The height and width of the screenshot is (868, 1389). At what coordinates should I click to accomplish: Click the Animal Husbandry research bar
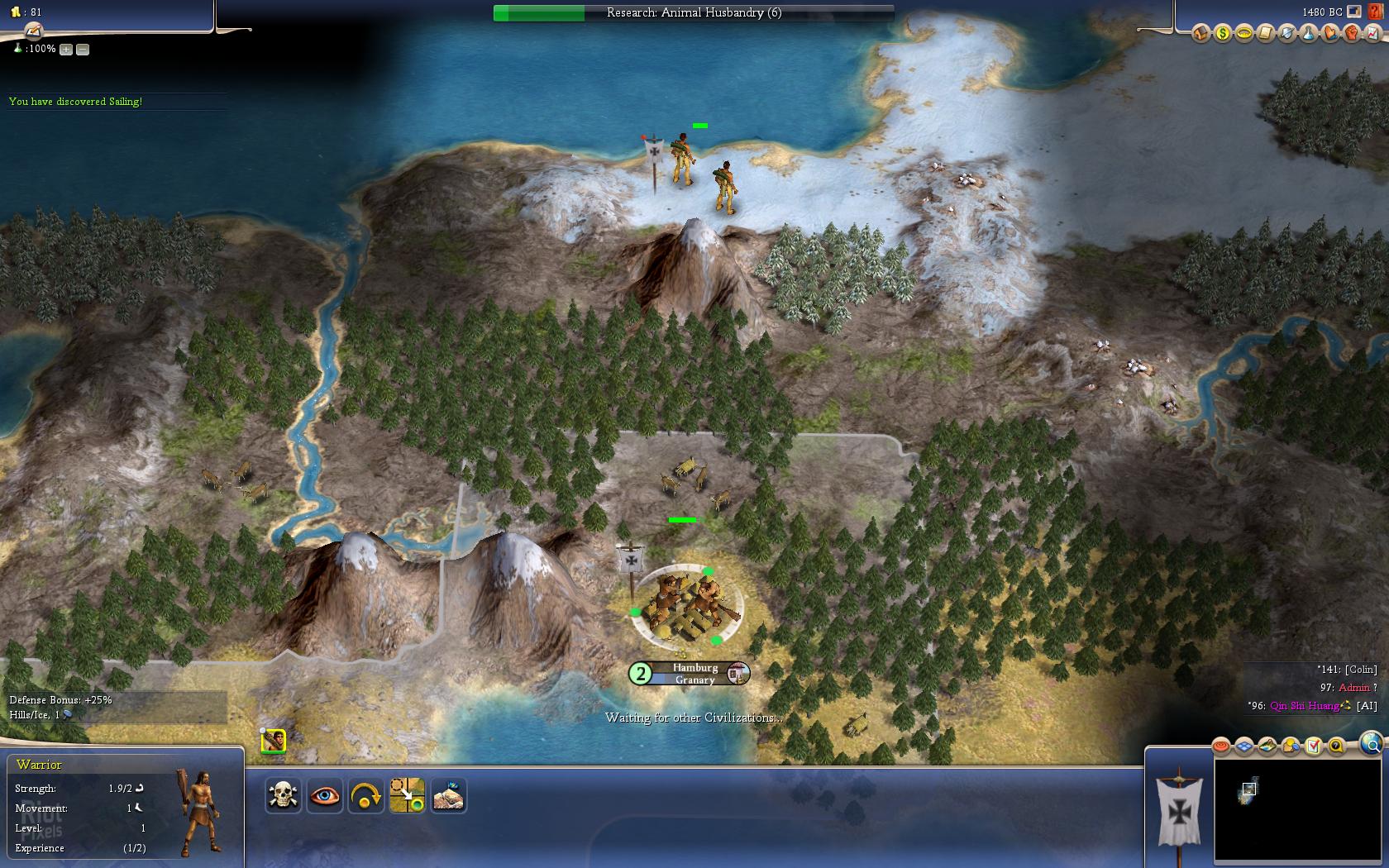pyautogui.click(x=693, y=12)
